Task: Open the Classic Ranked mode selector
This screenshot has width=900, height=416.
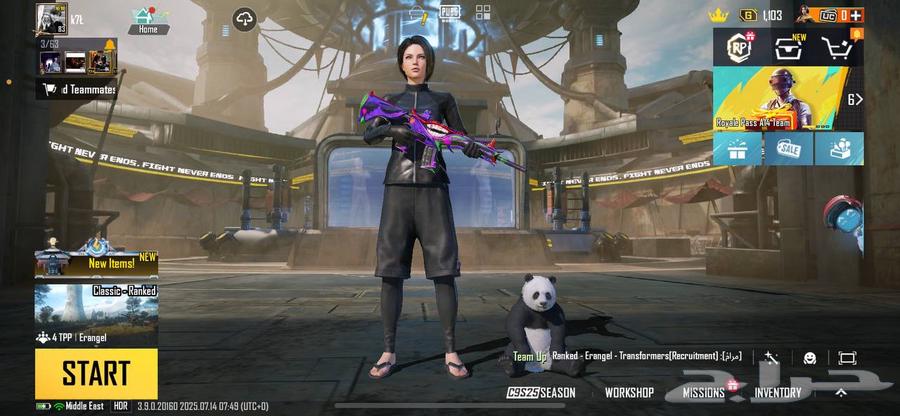Action: (96, 314)
